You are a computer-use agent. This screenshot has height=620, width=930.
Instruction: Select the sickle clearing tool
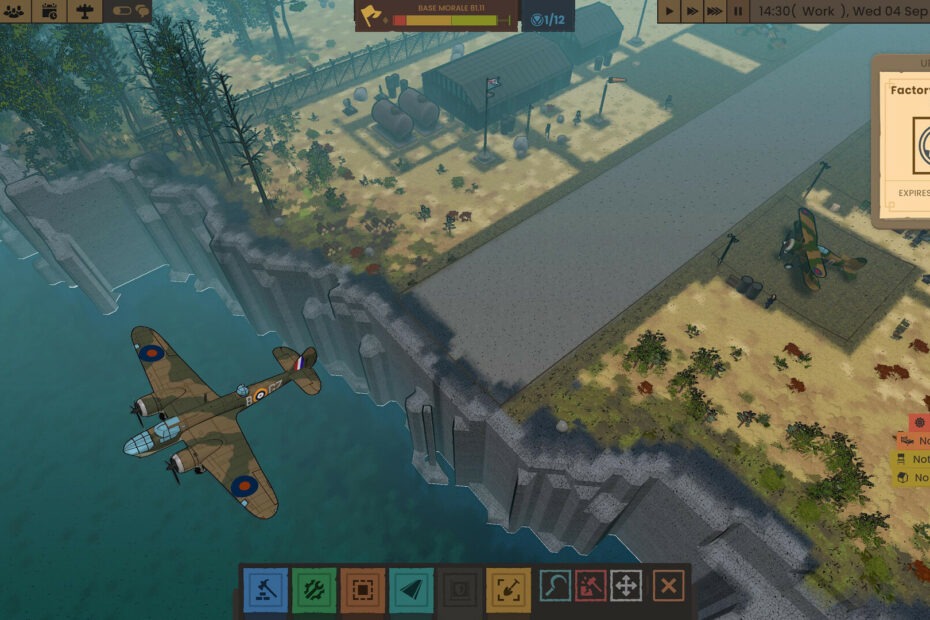555,586
